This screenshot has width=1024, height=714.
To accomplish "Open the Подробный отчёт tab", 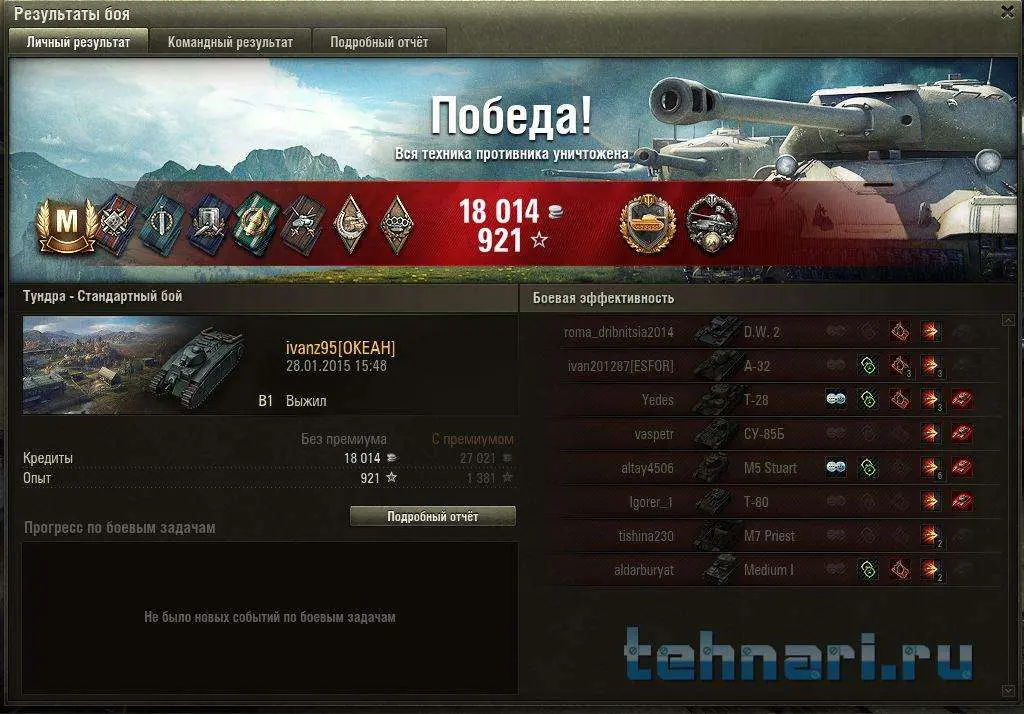I will coord(379,42).
